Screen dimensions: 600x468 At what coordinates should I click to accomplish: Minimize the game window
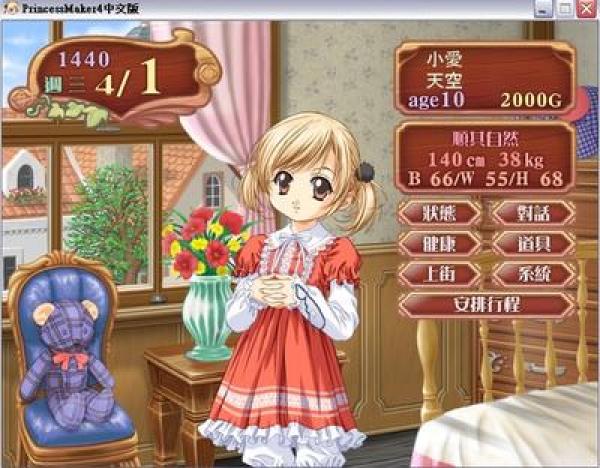pyautogui.click(x=545, y=8)
